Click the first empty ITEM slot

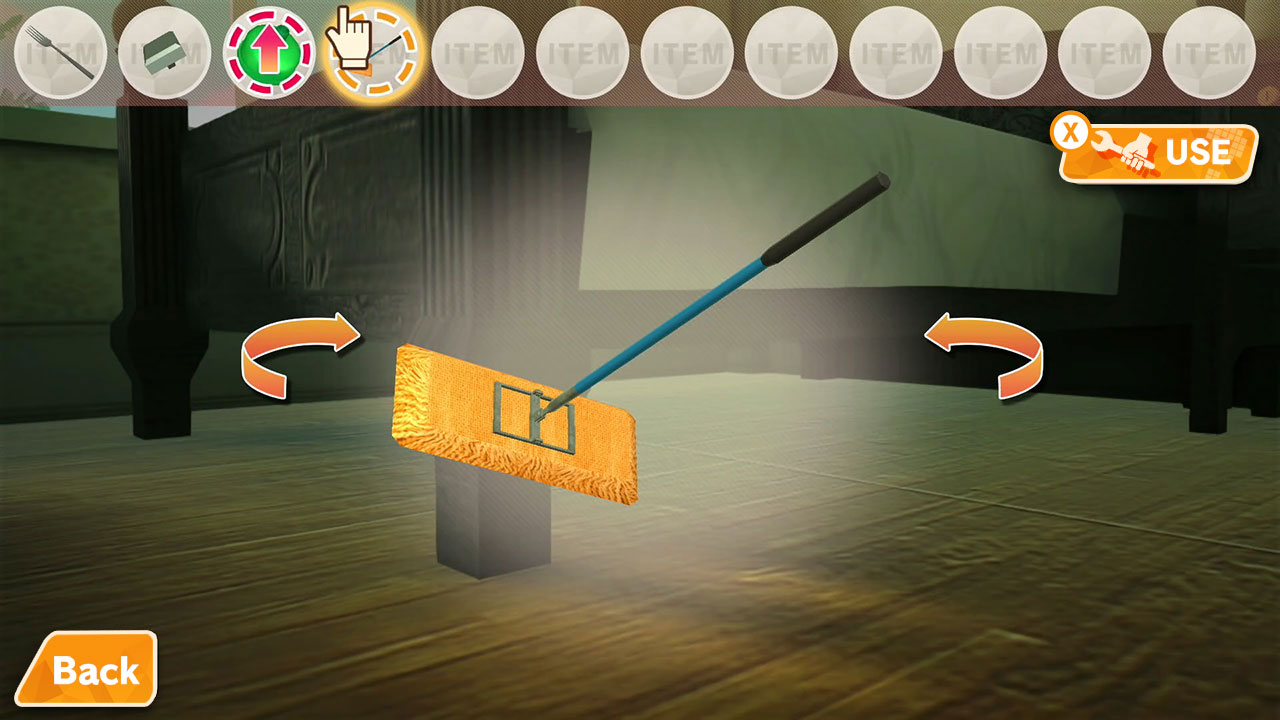point(480,52)
